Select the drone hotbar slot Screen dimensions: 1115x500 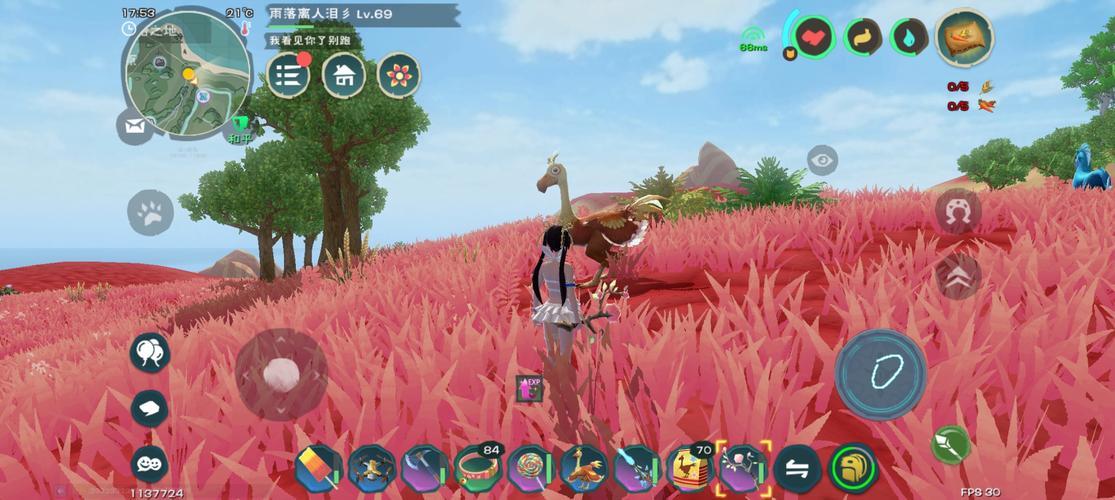[x=371, y=468]
